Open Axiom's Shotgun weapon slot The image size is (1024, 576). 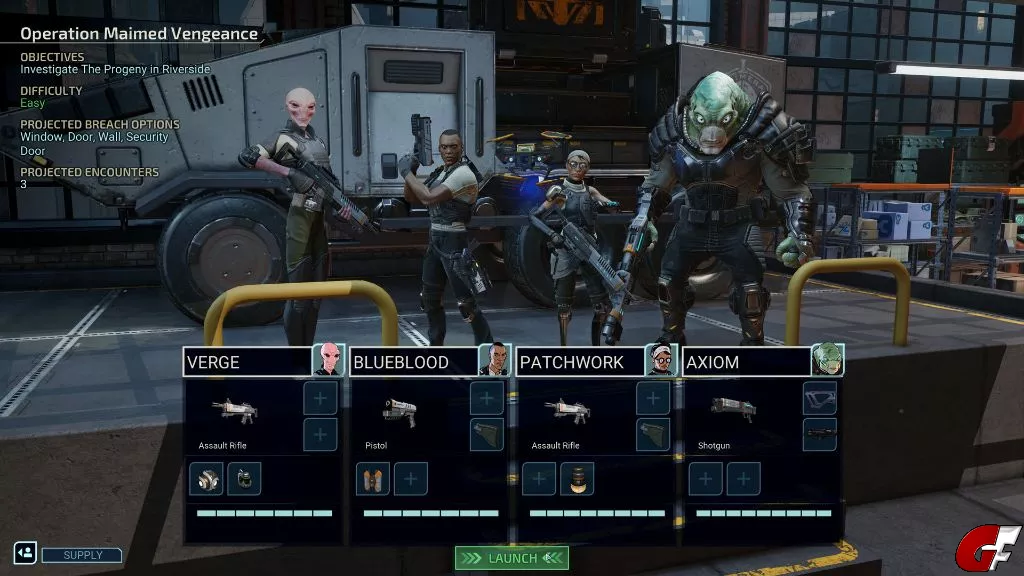[733, 412]
